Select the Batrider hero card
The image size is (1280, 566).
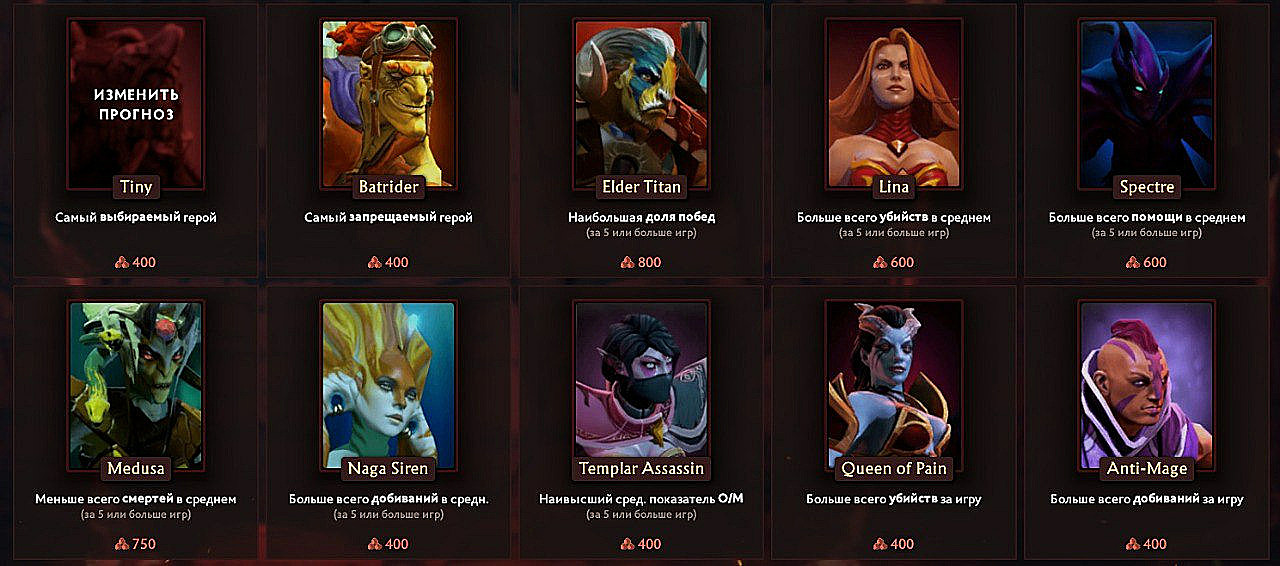click(x=388, y=102)
